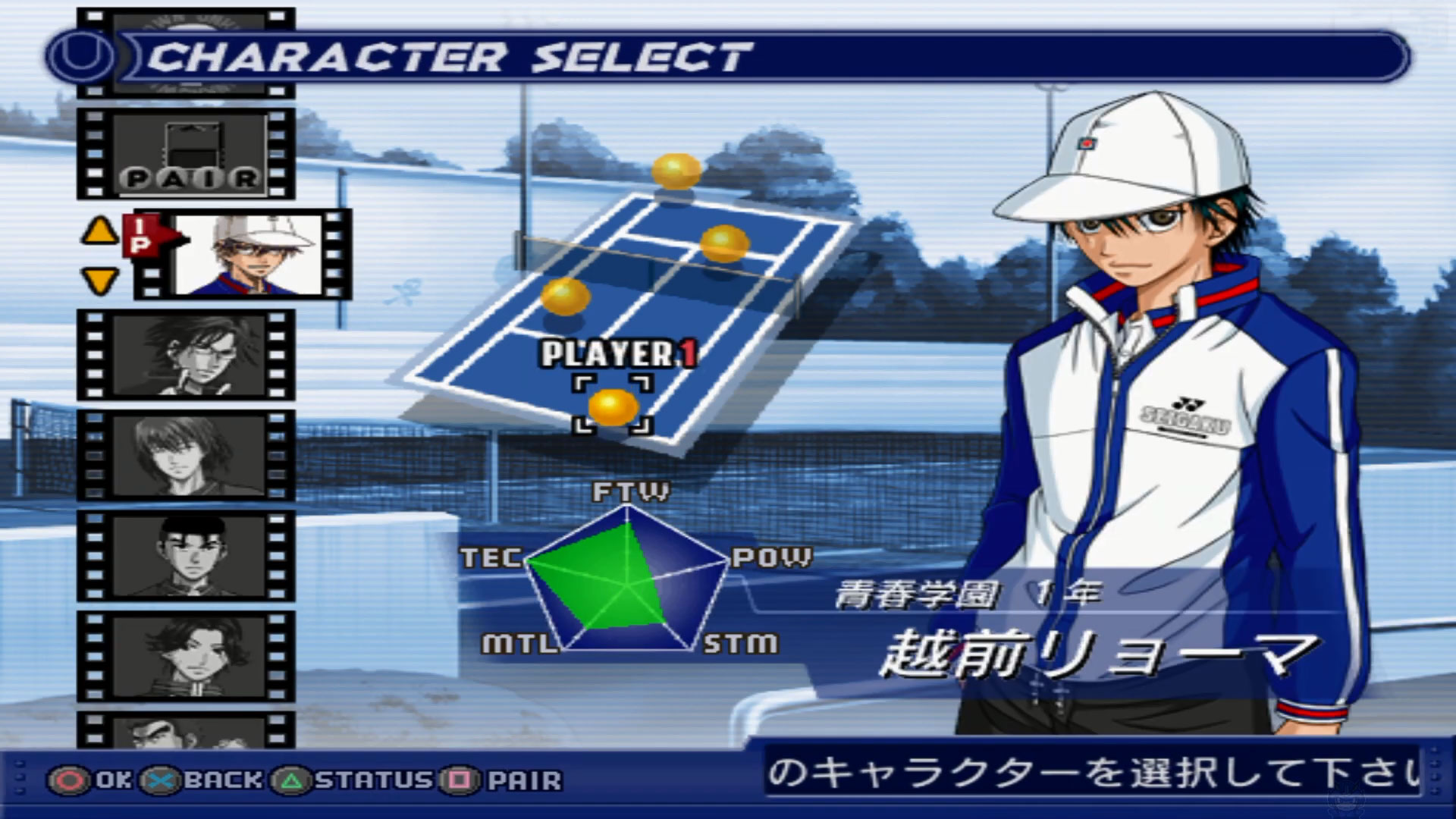Select the PAIR film-strip tile
Image resolution: width=1456 pixels, height=819 pixels.
(187, 154)
